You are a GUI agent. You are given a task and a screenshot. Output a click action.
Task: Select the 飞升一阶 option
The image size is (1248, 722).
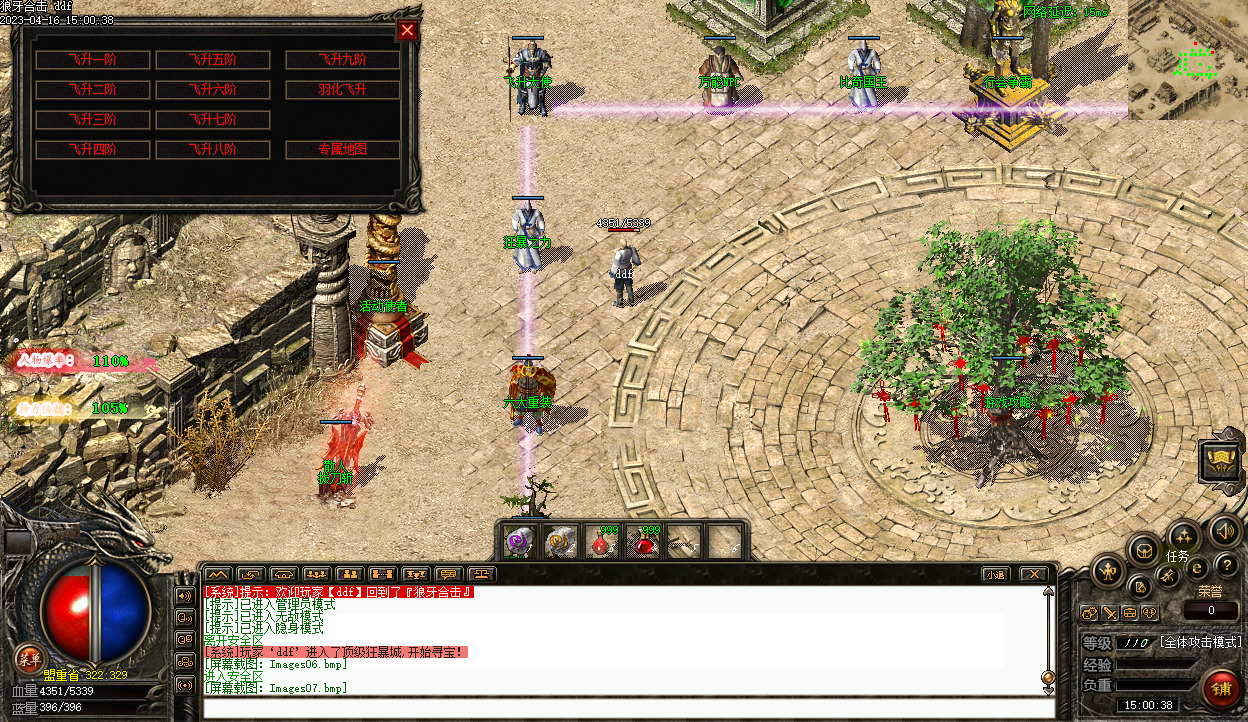92,60
